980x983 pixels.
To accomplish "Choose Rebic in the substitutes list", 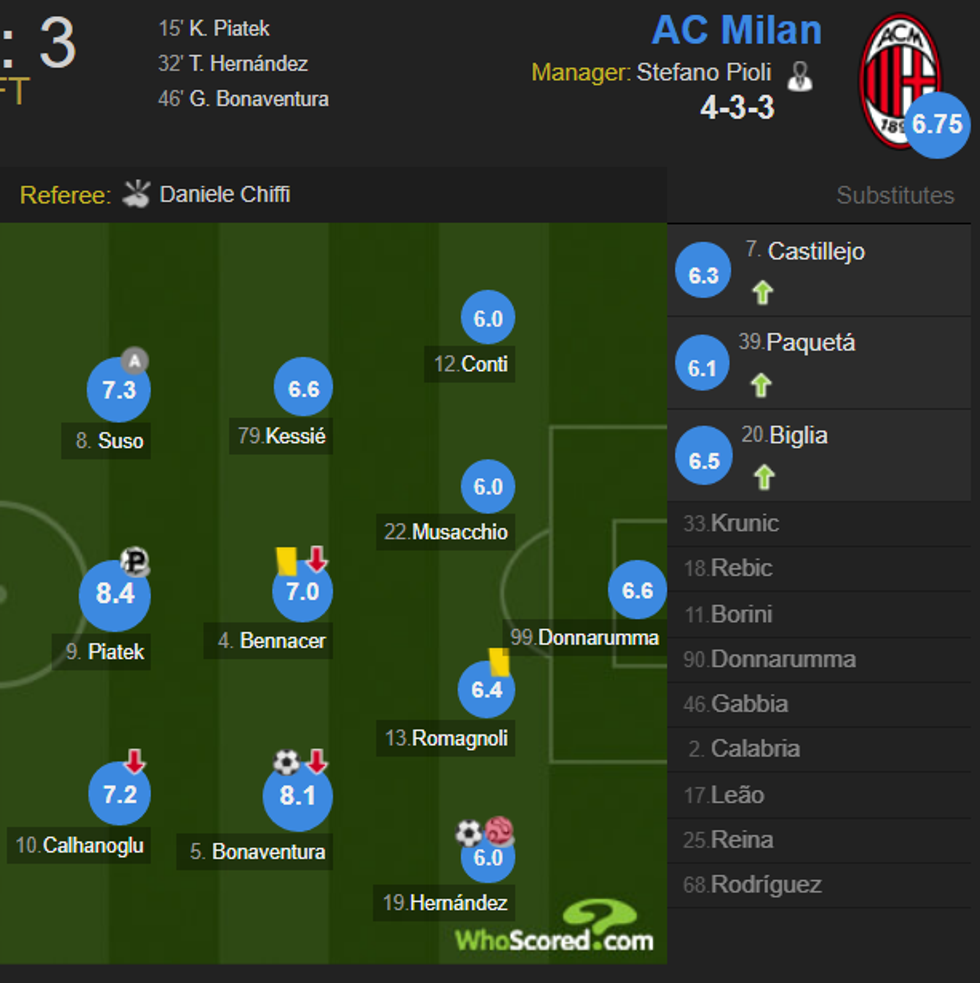I will tap(741, 568).
